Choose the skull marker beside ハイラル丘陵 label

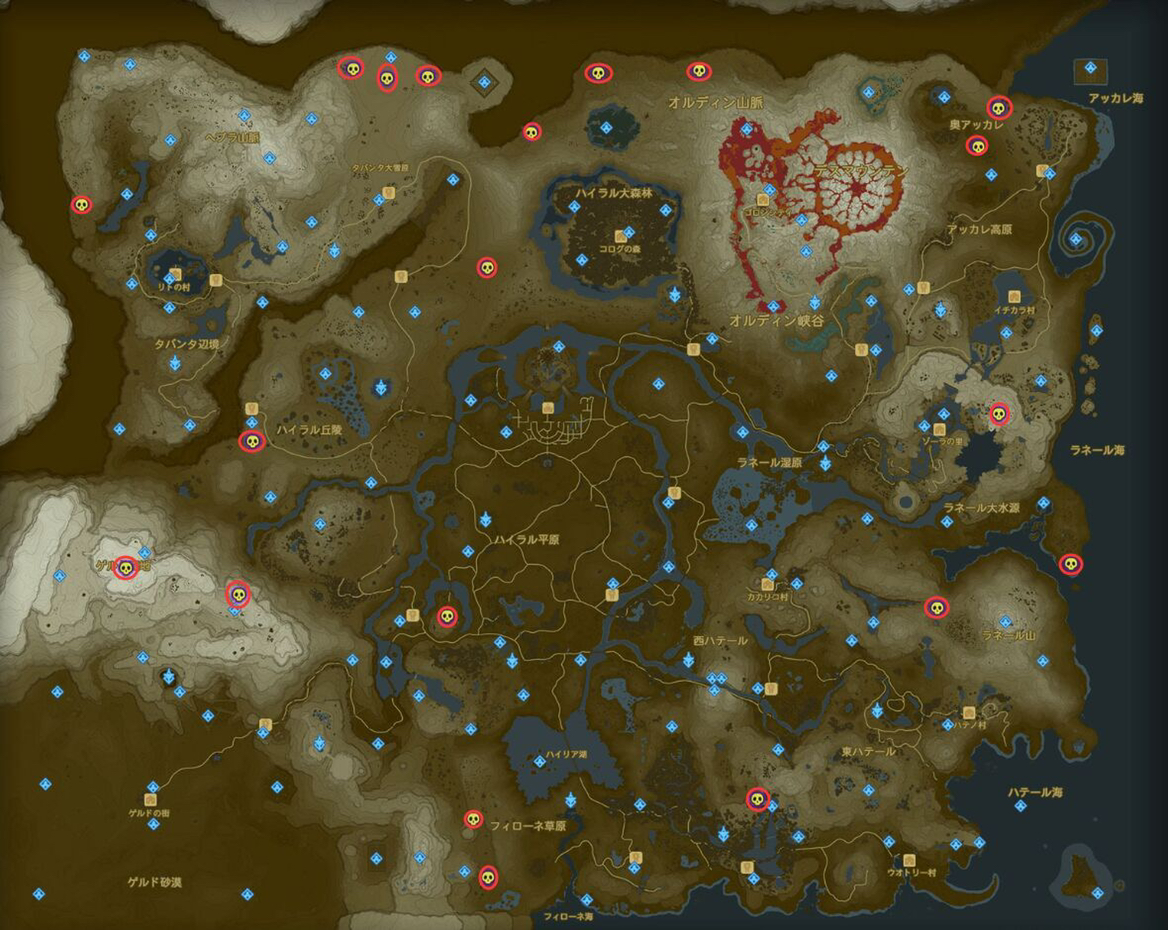coord(251,441)
